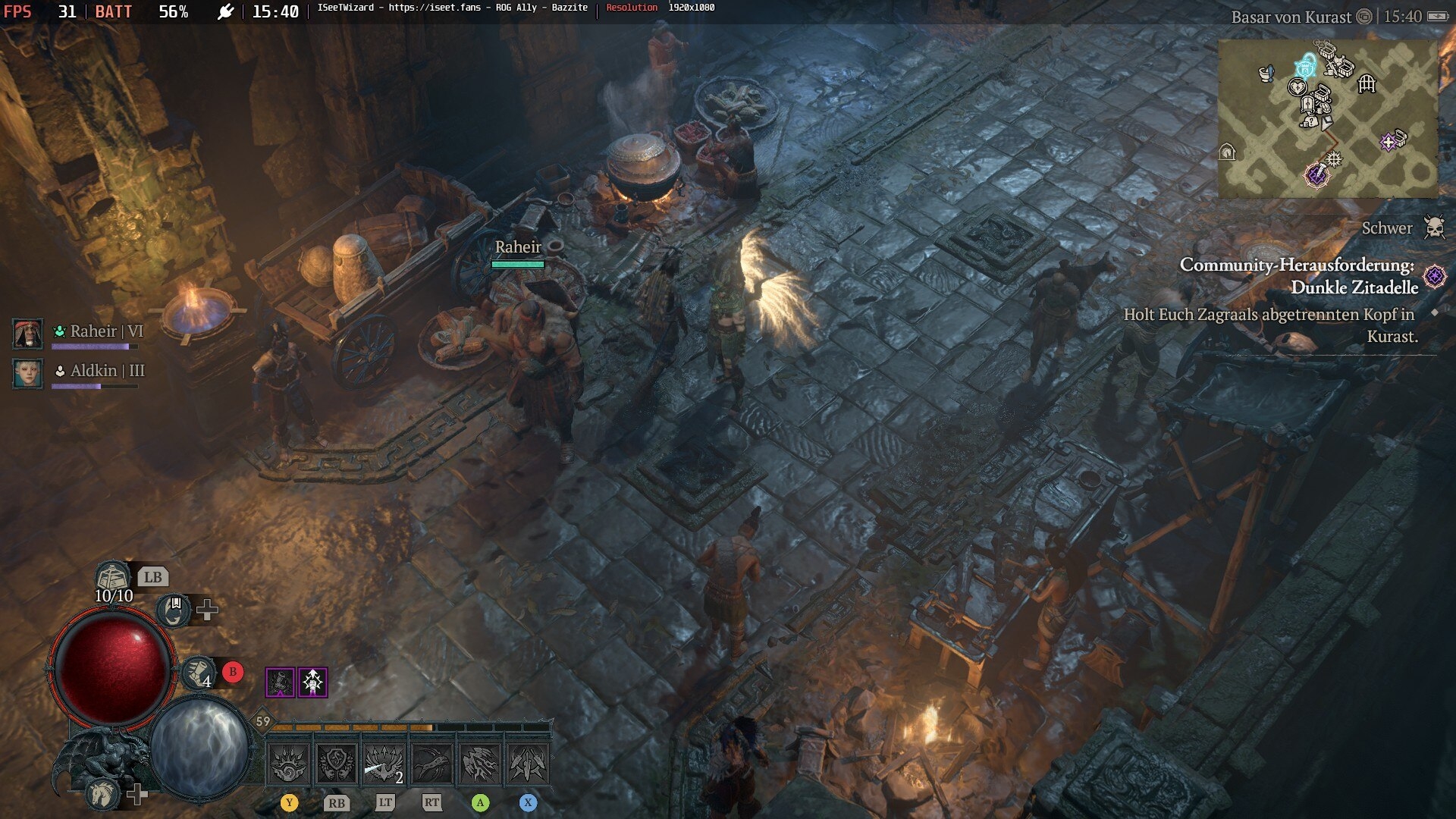The height and width of the screenshot is (819, 1456).
Task: Open the emote wheel bookmark icon
Action: [174, 610]
